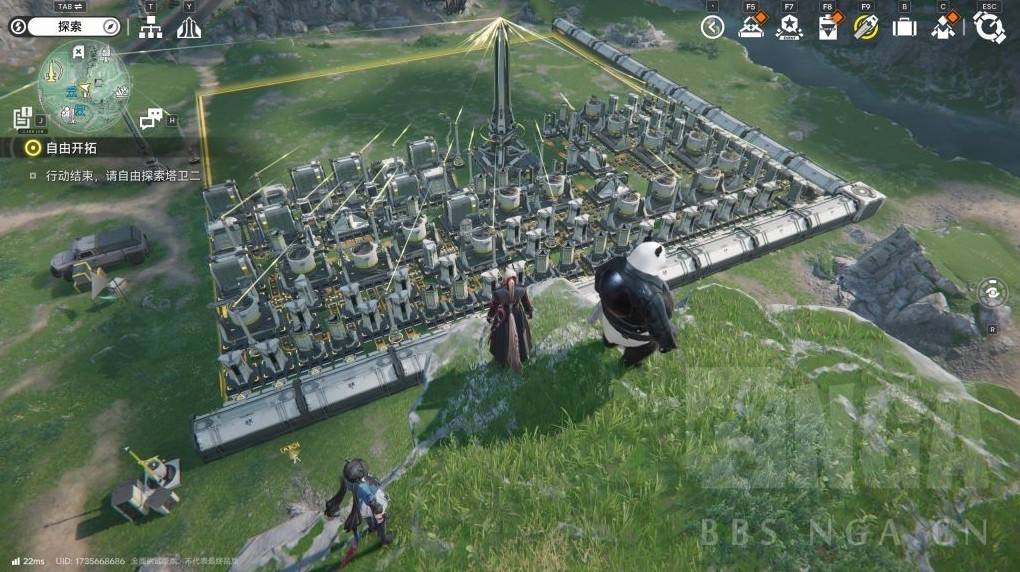Open the chat speech bubbles icon
Viewport: 1020px width, 572px height.
[151, 119]
